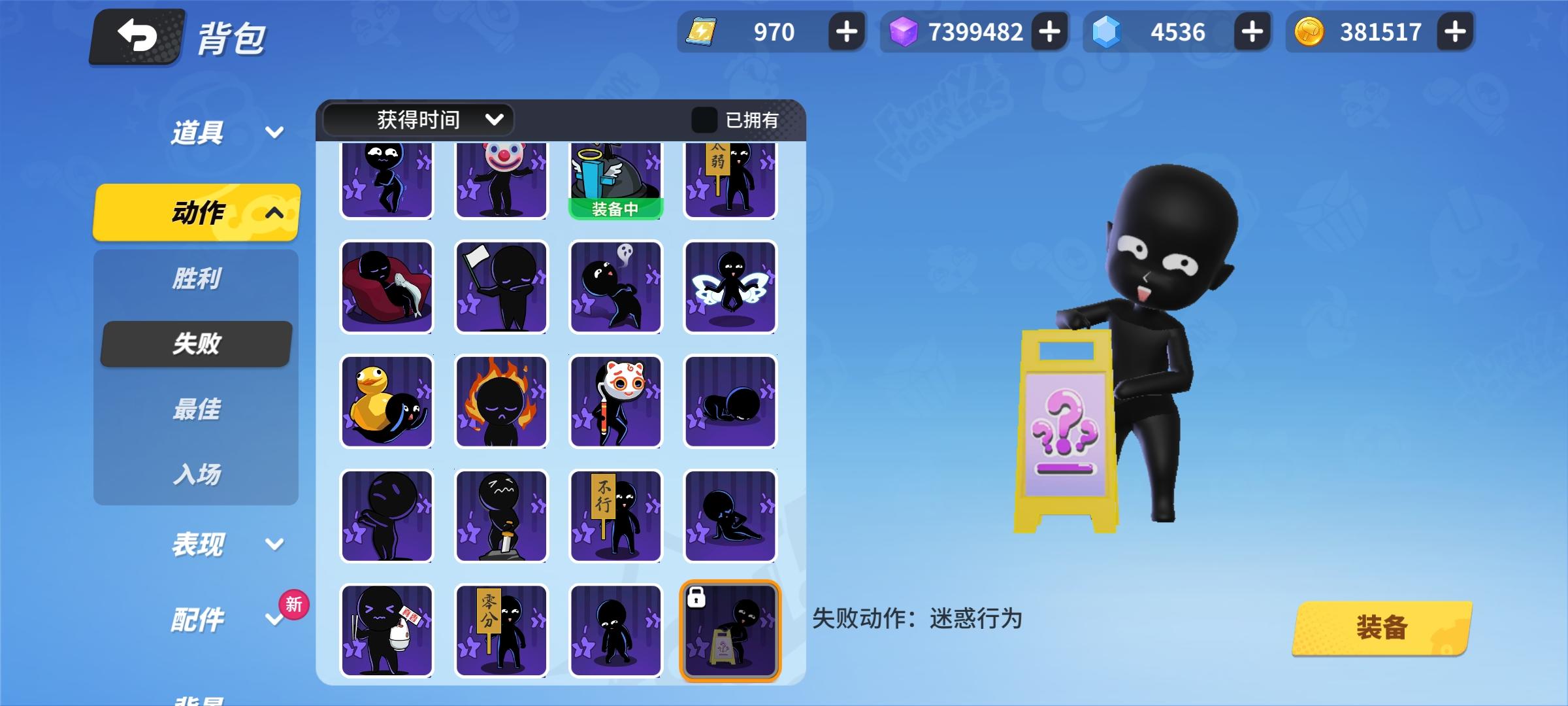Select the flaming head failure emote
The height and width of the screenshot is (706, 1568).
(x=501, y=401)
